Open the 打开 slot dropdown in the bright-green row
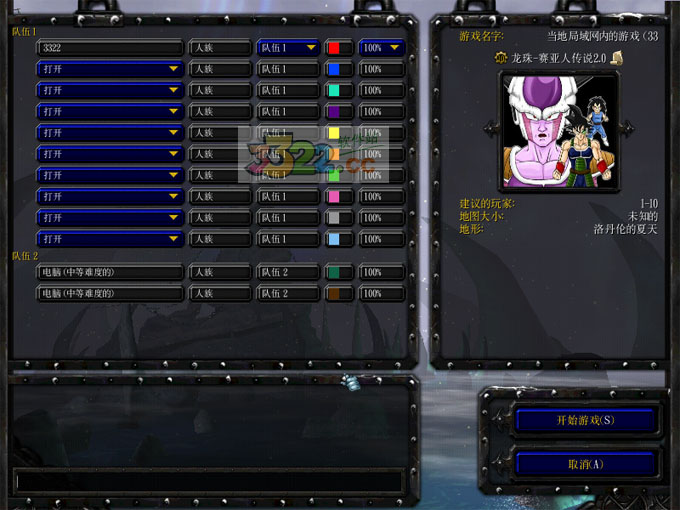680x510 pixels. tap(110, 176)
